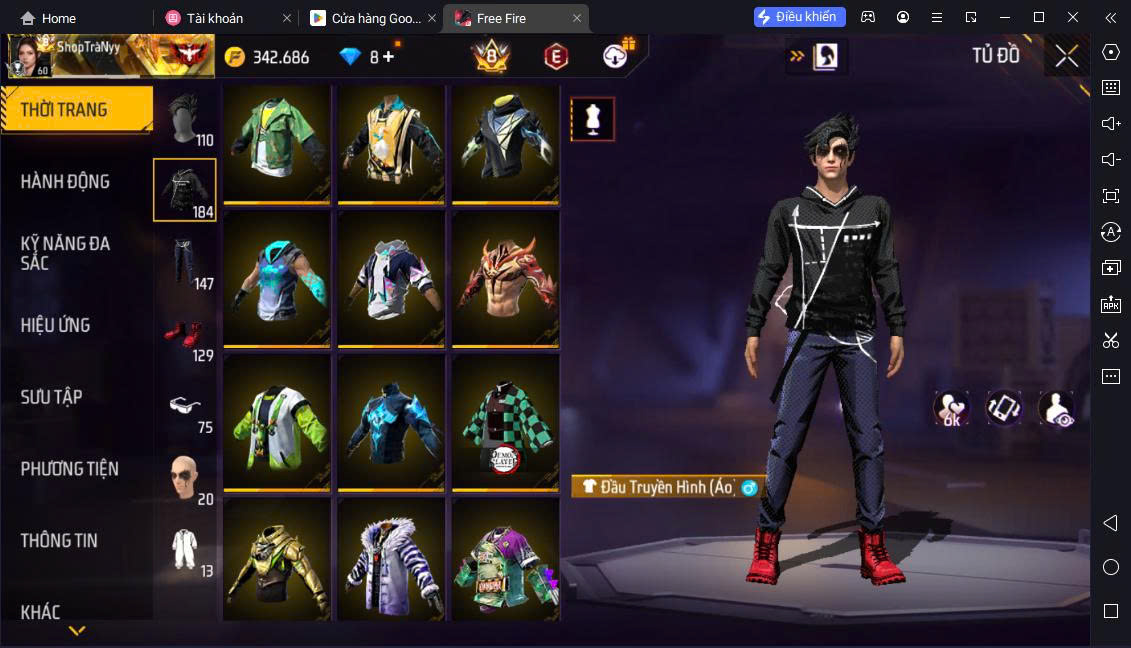Choose the PHƯƠNG TIỆN tab
This screenshot has width=1131, height=648.
[70, 469]
